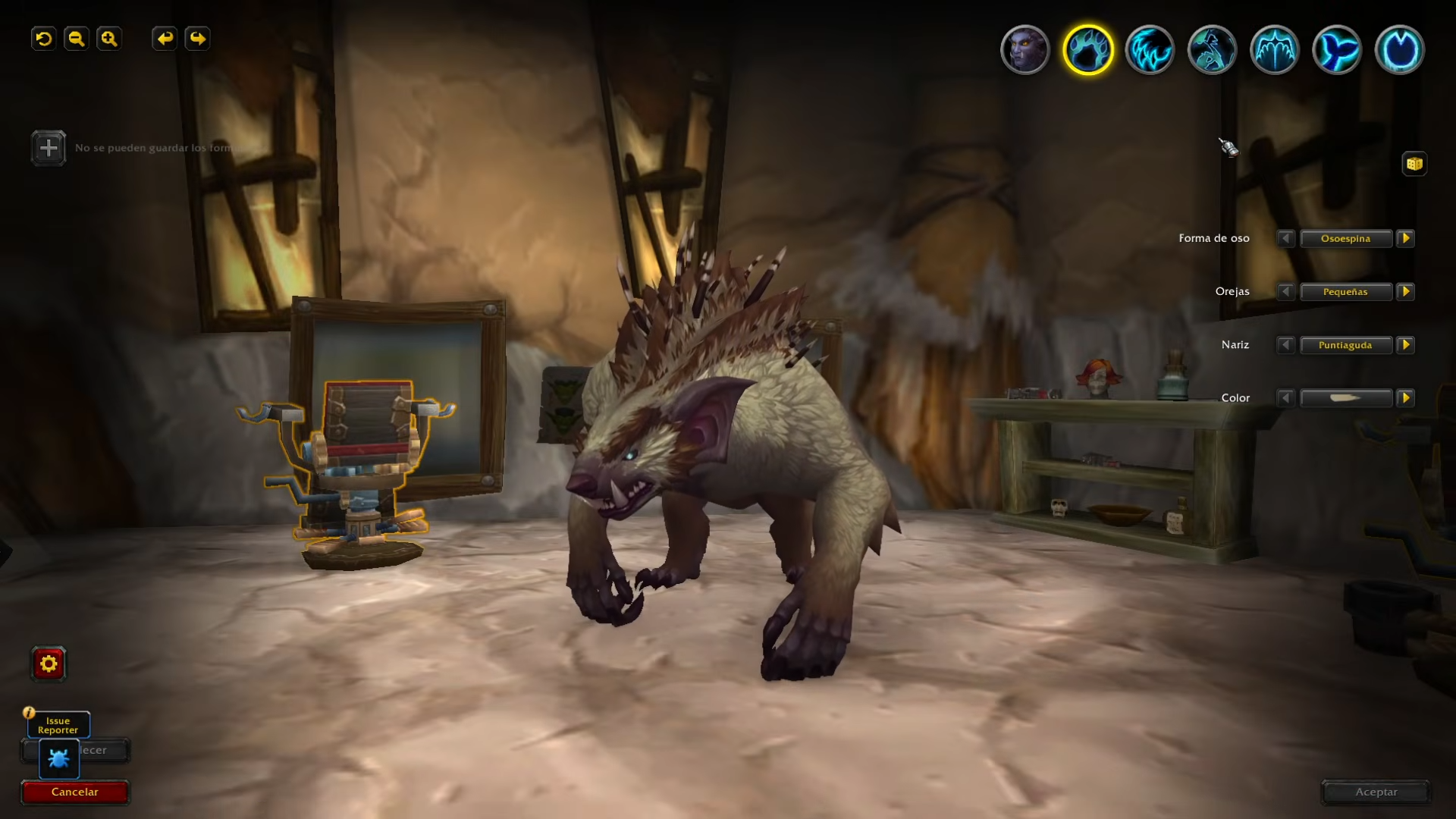Go to next Orejas option

pos(1406,291)
